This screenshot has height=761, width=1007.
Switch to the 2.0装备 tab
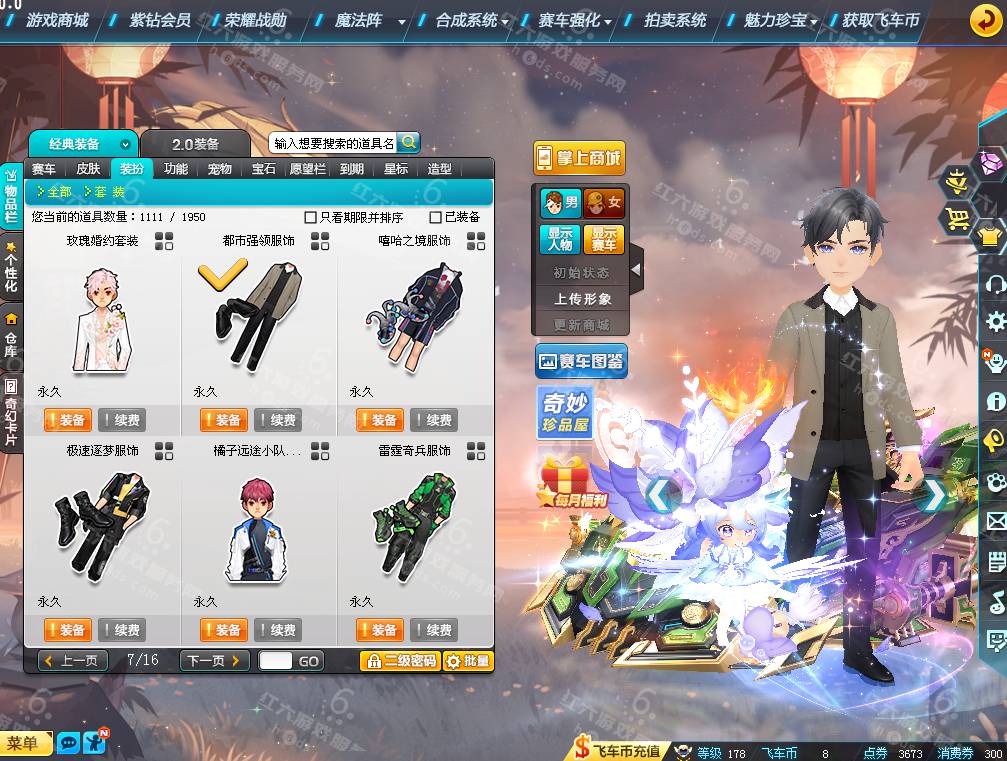click(195, 145)
